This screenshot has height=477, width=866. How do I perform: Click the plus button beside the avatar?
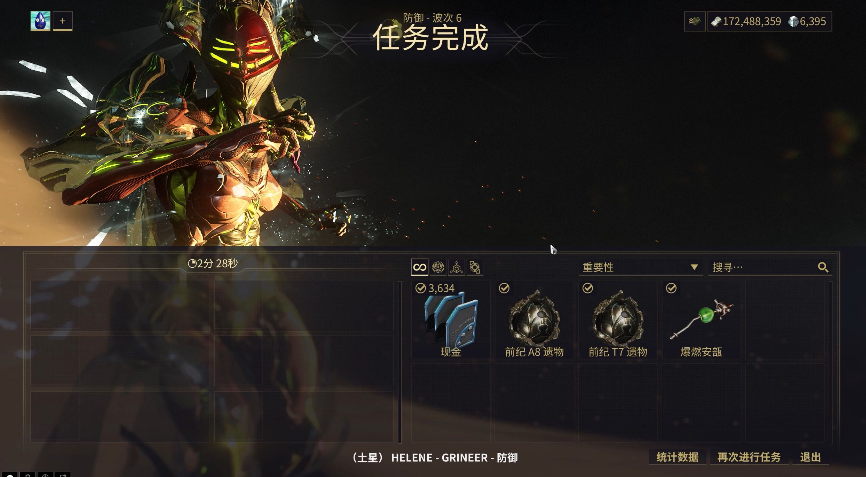[x=63, y=20]
